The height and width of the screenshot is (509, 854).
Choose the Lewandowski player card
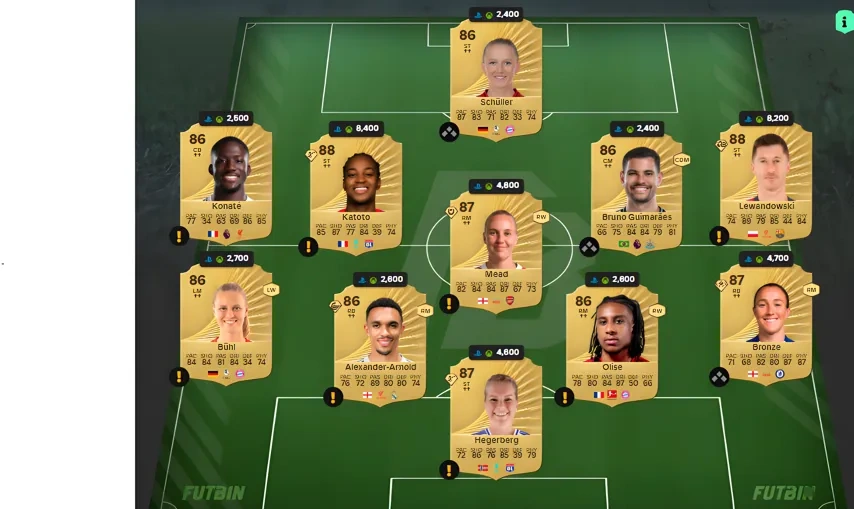click(x=766, y=180)
